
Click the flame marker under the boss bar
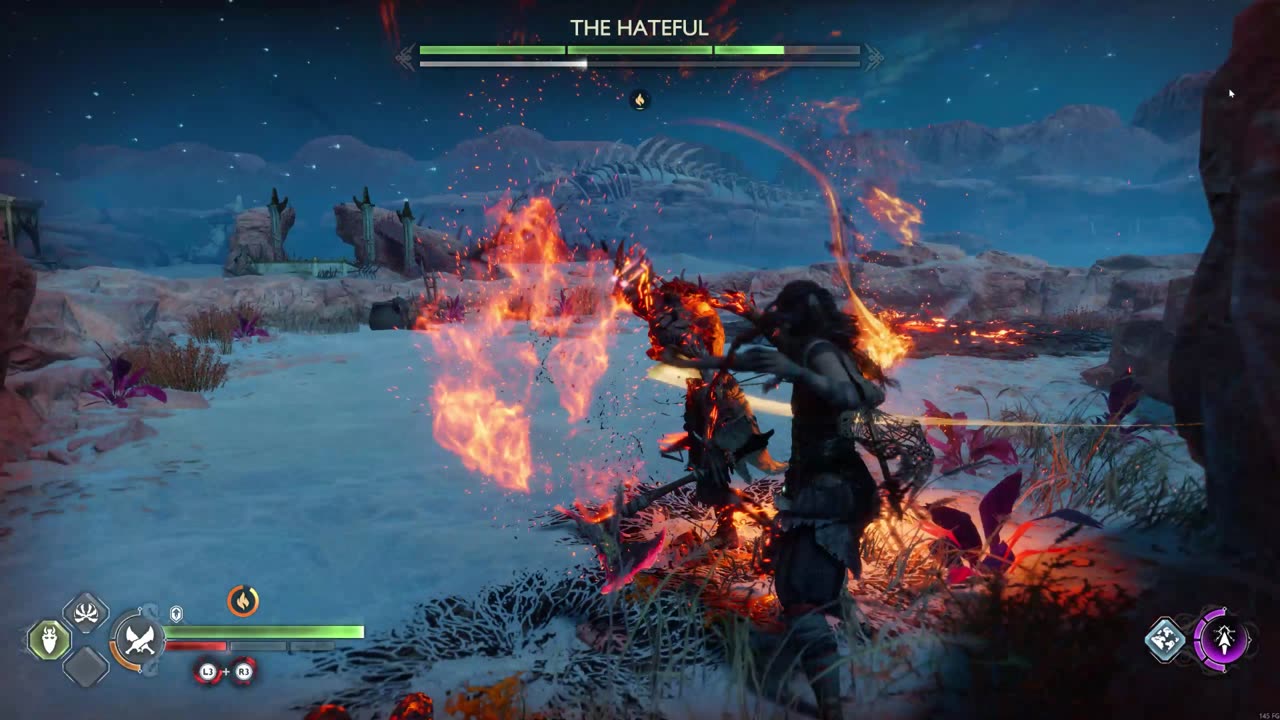(640, 99)
